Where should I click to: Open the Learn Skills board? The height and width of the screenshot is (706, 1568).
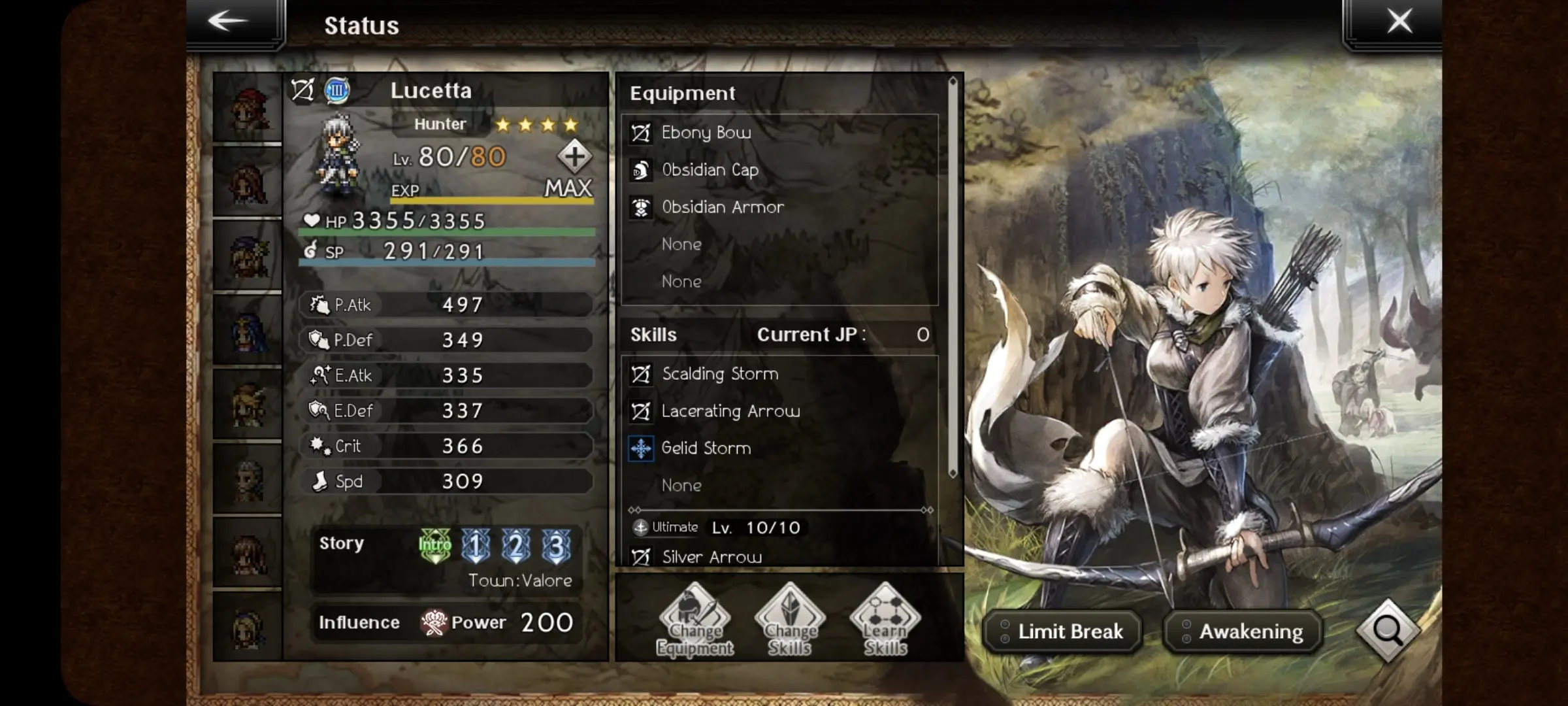[885, 619]
